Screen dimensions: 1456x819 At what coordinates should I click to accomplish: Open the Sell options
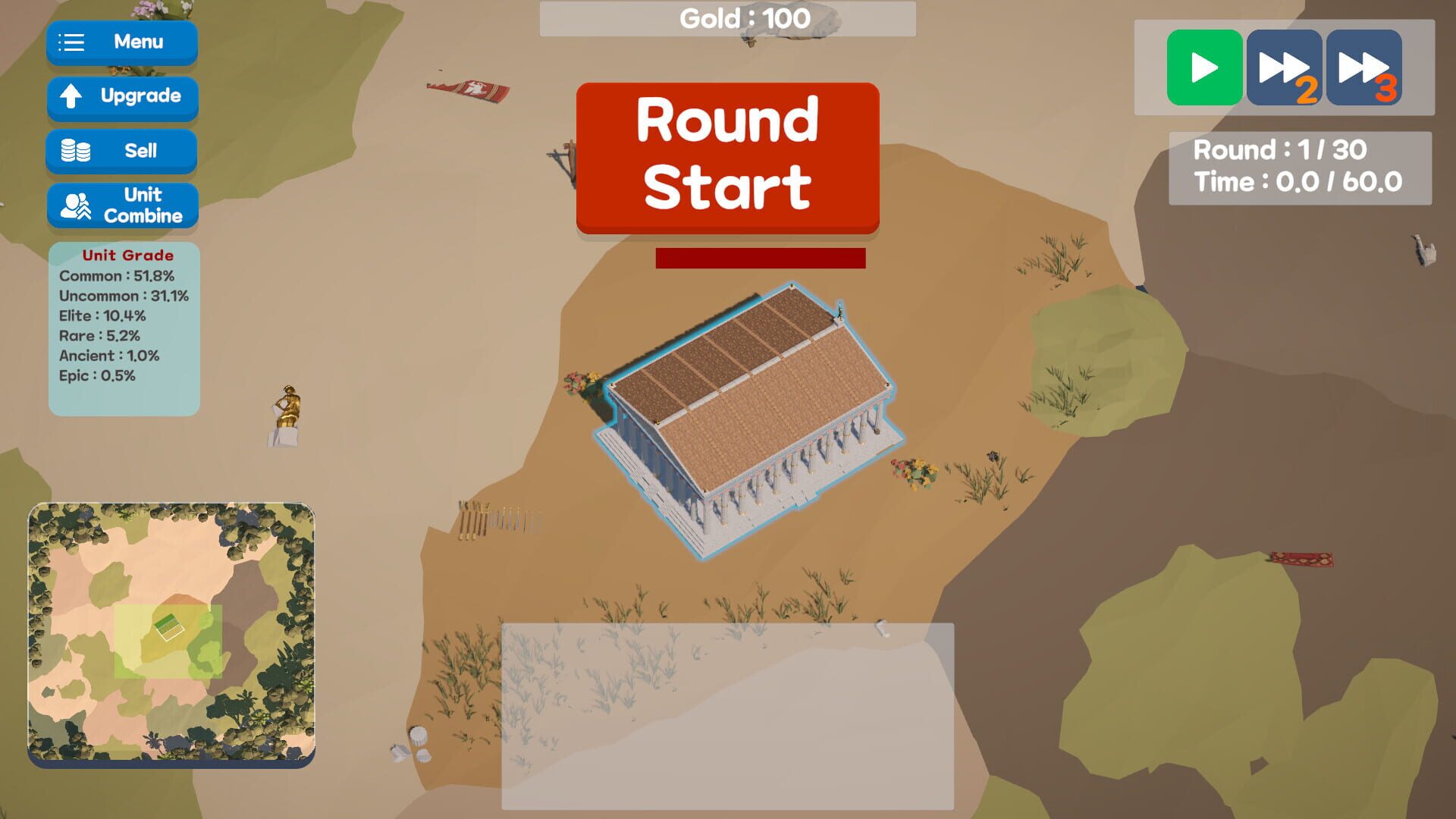[x=121, y=151]
